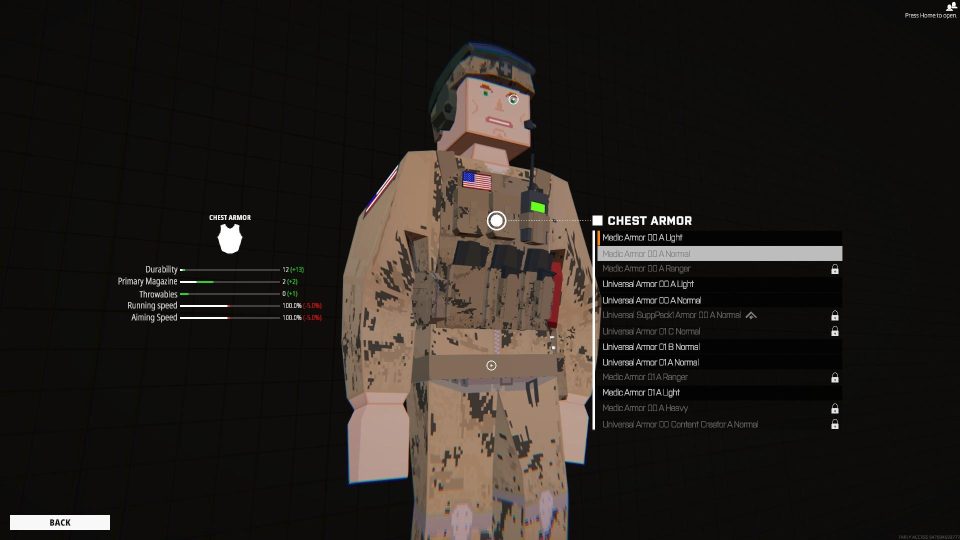Screen dimensions: 960x540
Task: Equip Universal Armor 00 A Light
Action: click(x=720, y=285)
